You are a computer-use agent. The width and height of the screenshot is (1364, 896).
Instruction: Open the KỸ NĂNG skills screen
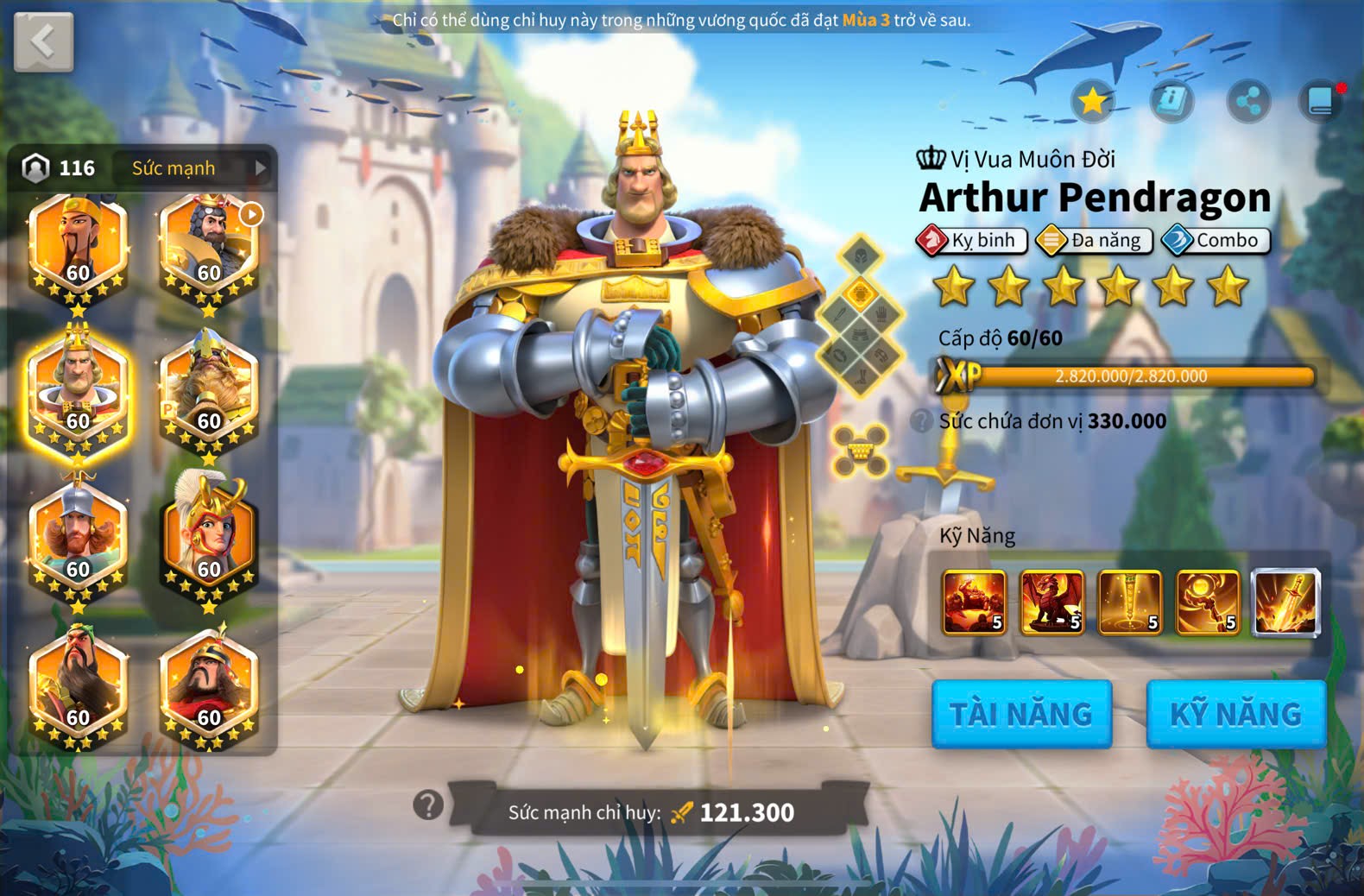coord(1235,714)
